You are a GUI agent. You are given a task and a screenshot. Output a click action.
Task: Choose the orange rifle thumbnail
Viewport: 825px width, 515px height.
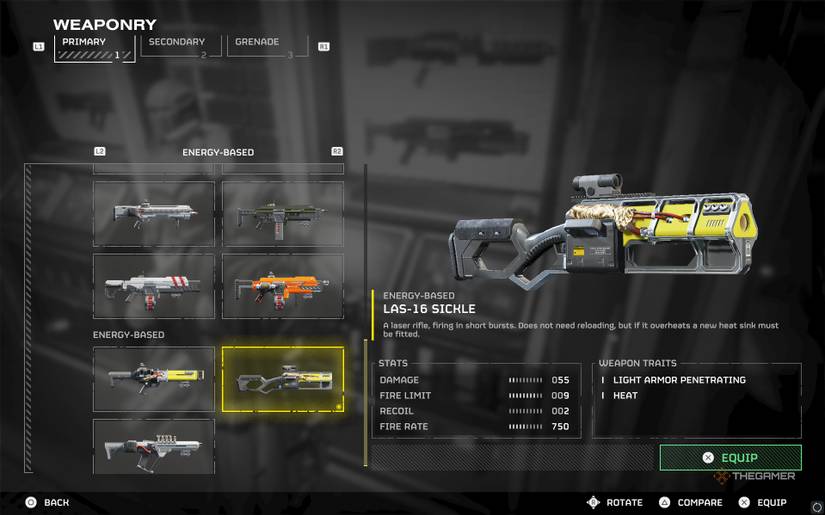coord(283,286)
